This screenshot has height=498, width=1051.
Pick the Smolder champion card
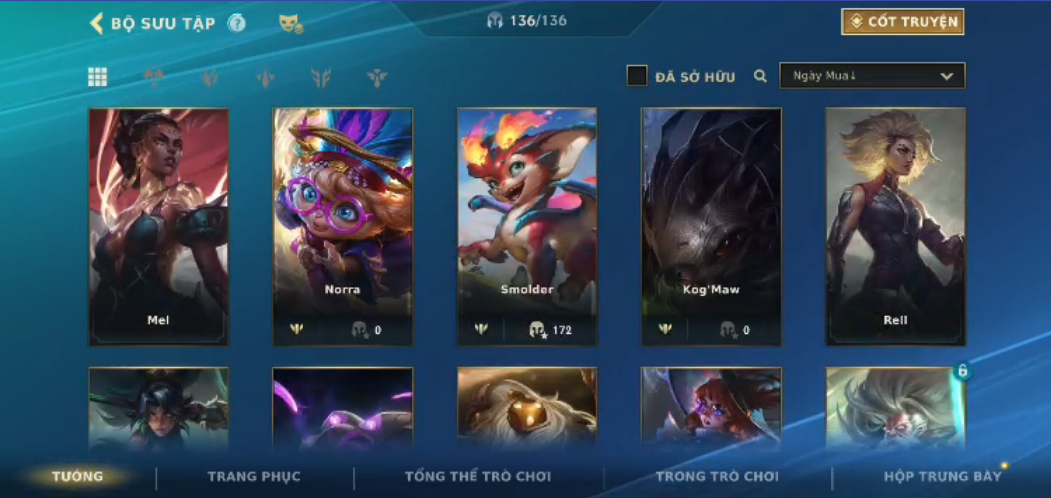point(527,226)
